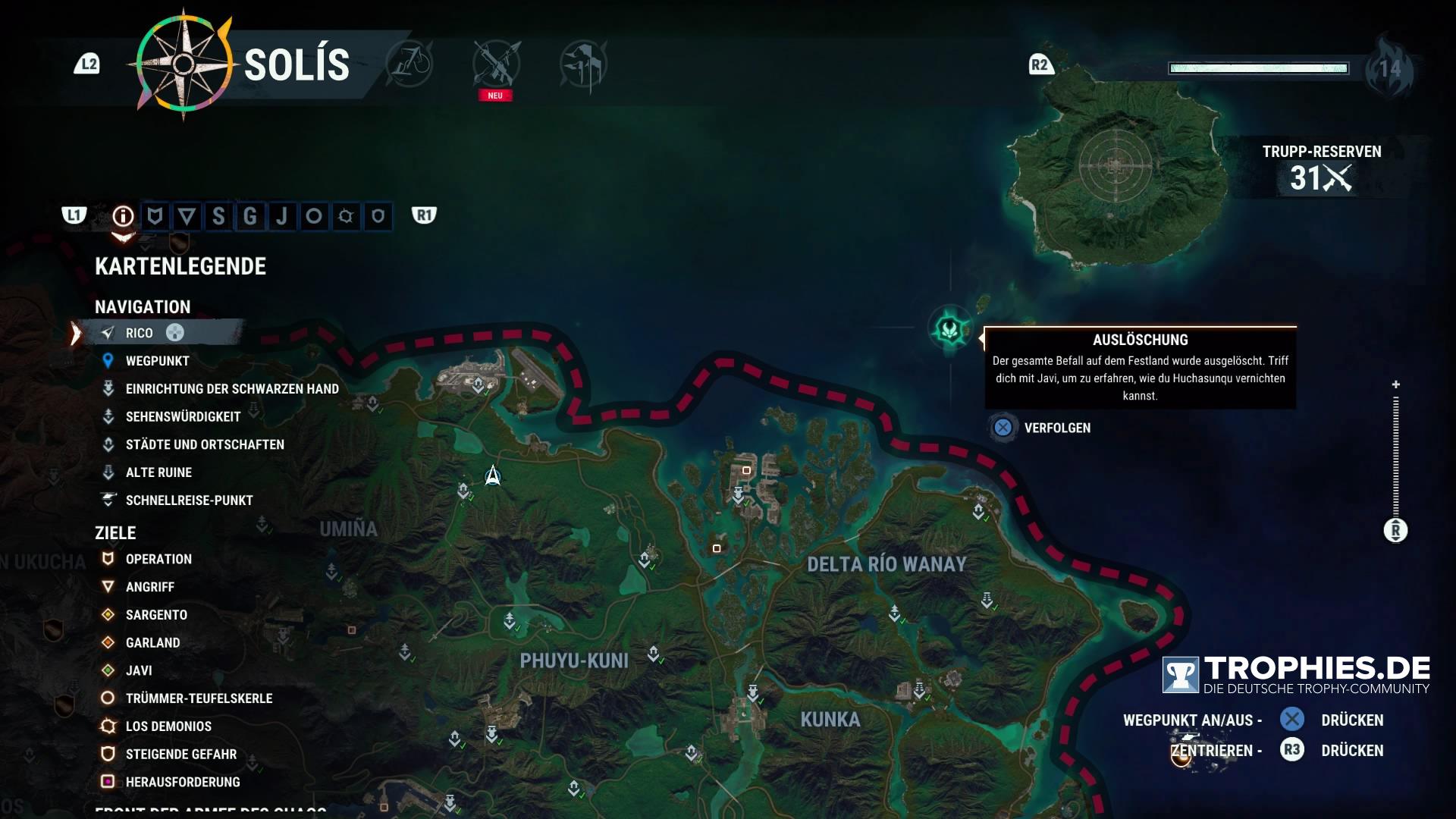Select Angriff in the Ziele list
Viewport: 1456px width, 819px height.
(149, 587)
